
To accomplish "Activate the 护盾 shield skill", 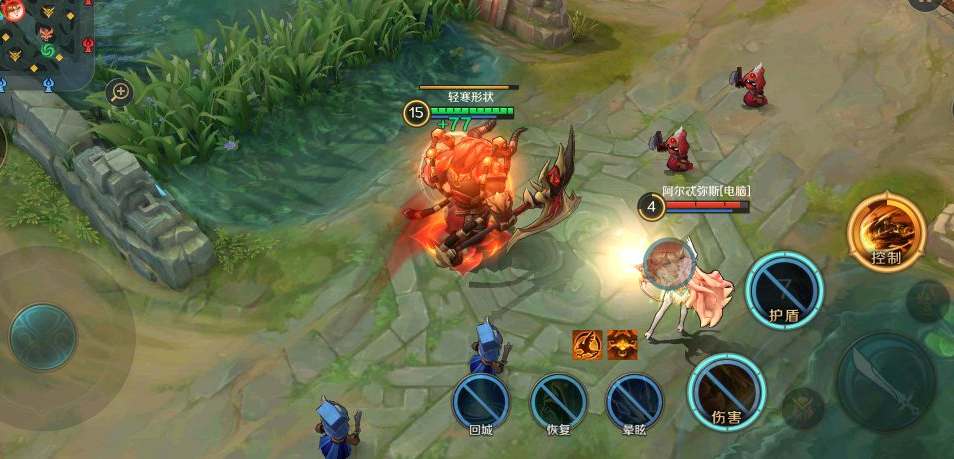I will 784,289.
